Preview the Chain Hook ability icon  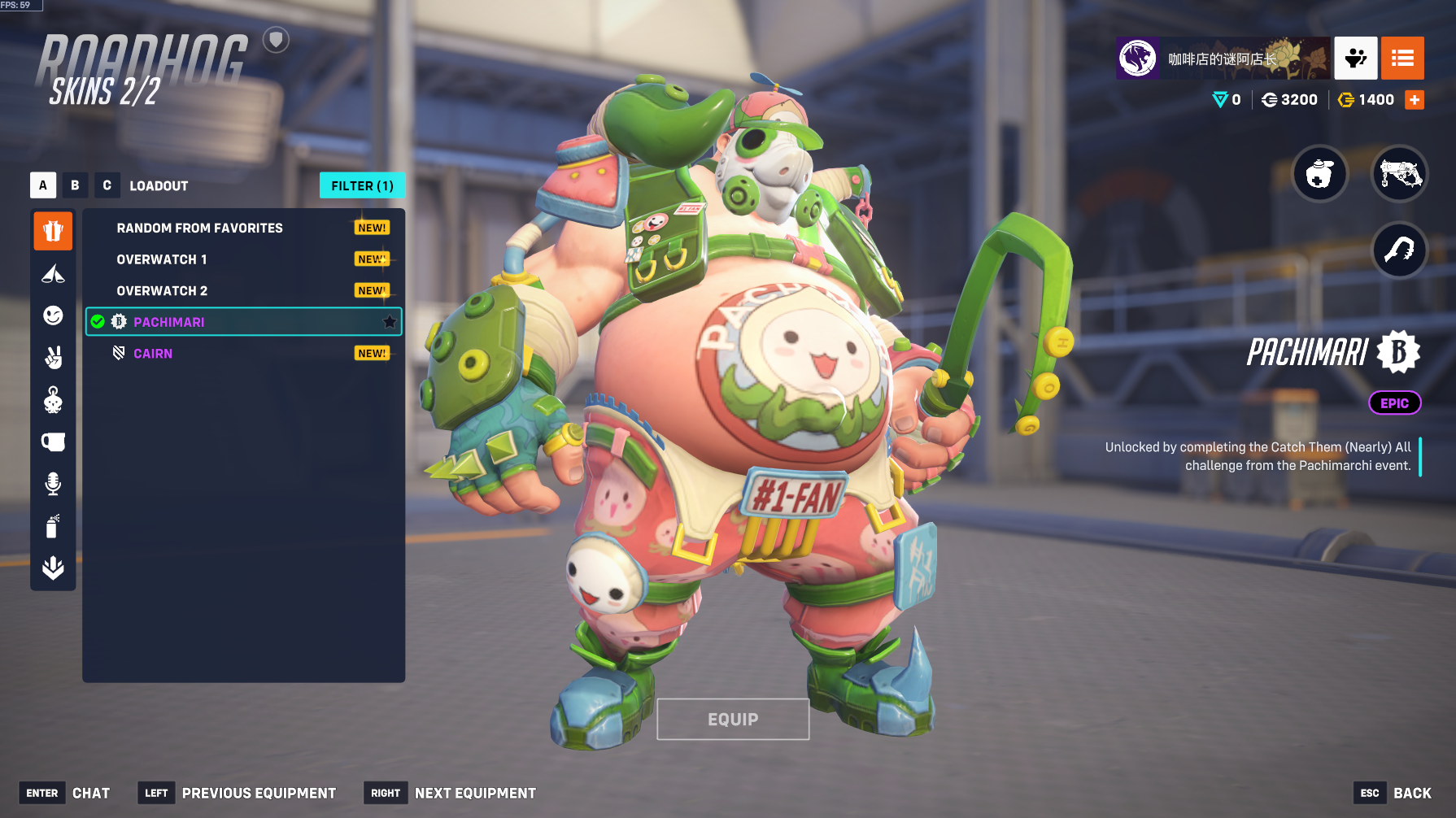pyautogui.click(x=1399, y=250)
